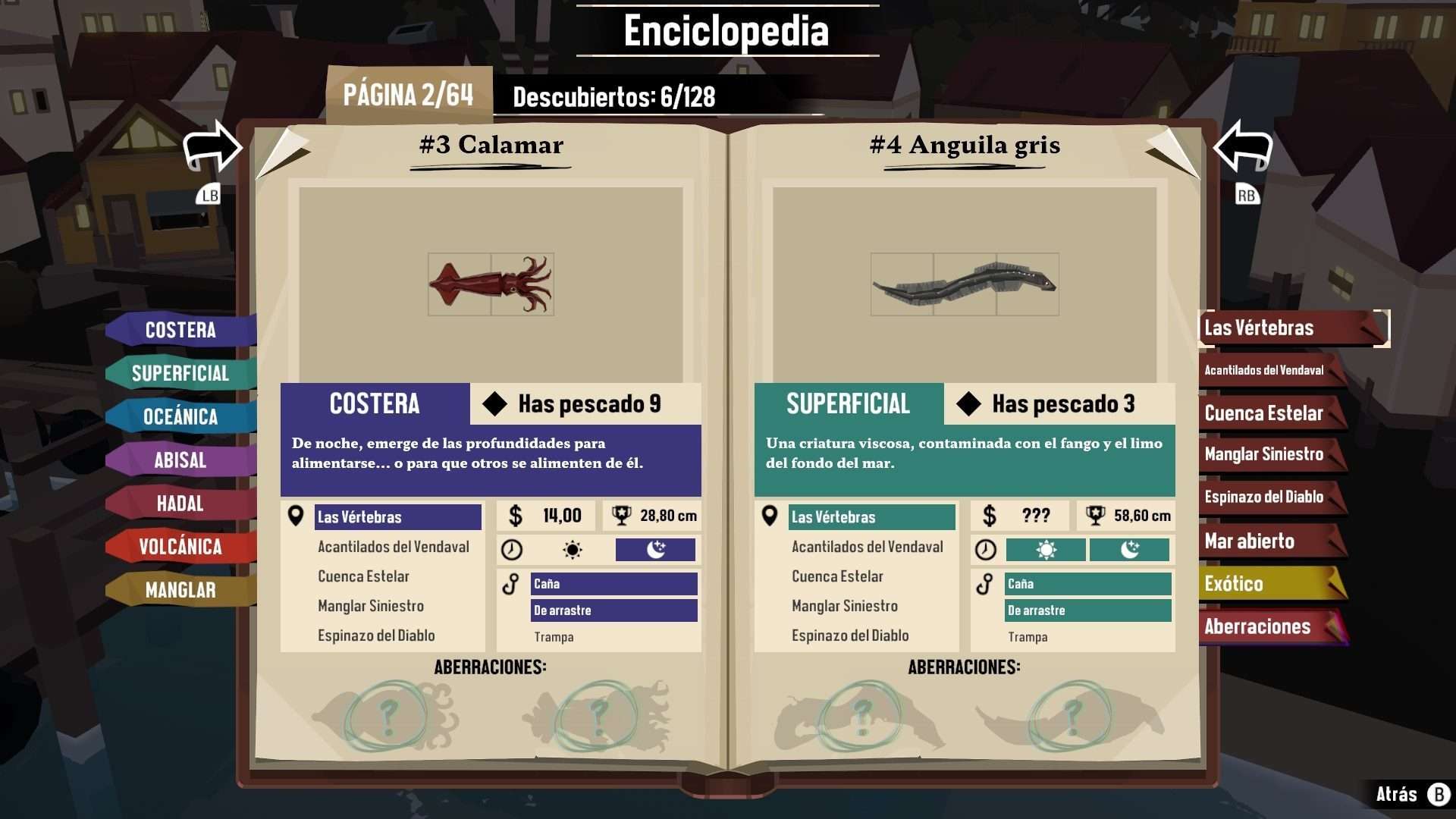
Task: Enable Trampa on the Calamar page
Action: click(554, 637)
